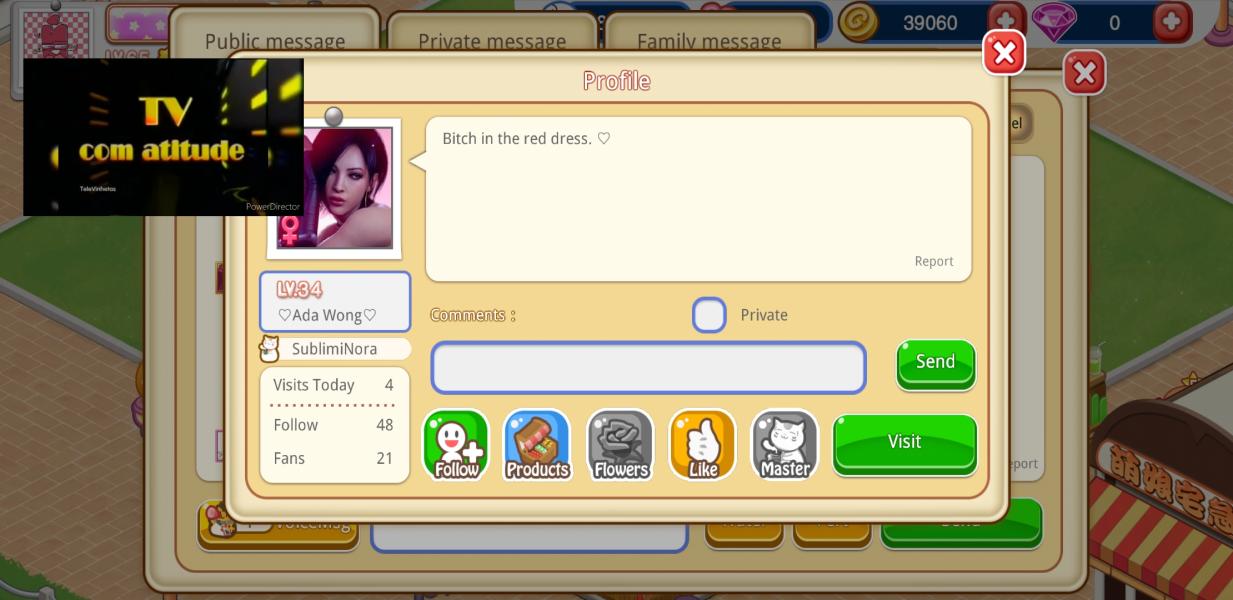Visit this player's shop
Image resolution: width=1233 pixels, height=600 pixels.
pos(904,442)
